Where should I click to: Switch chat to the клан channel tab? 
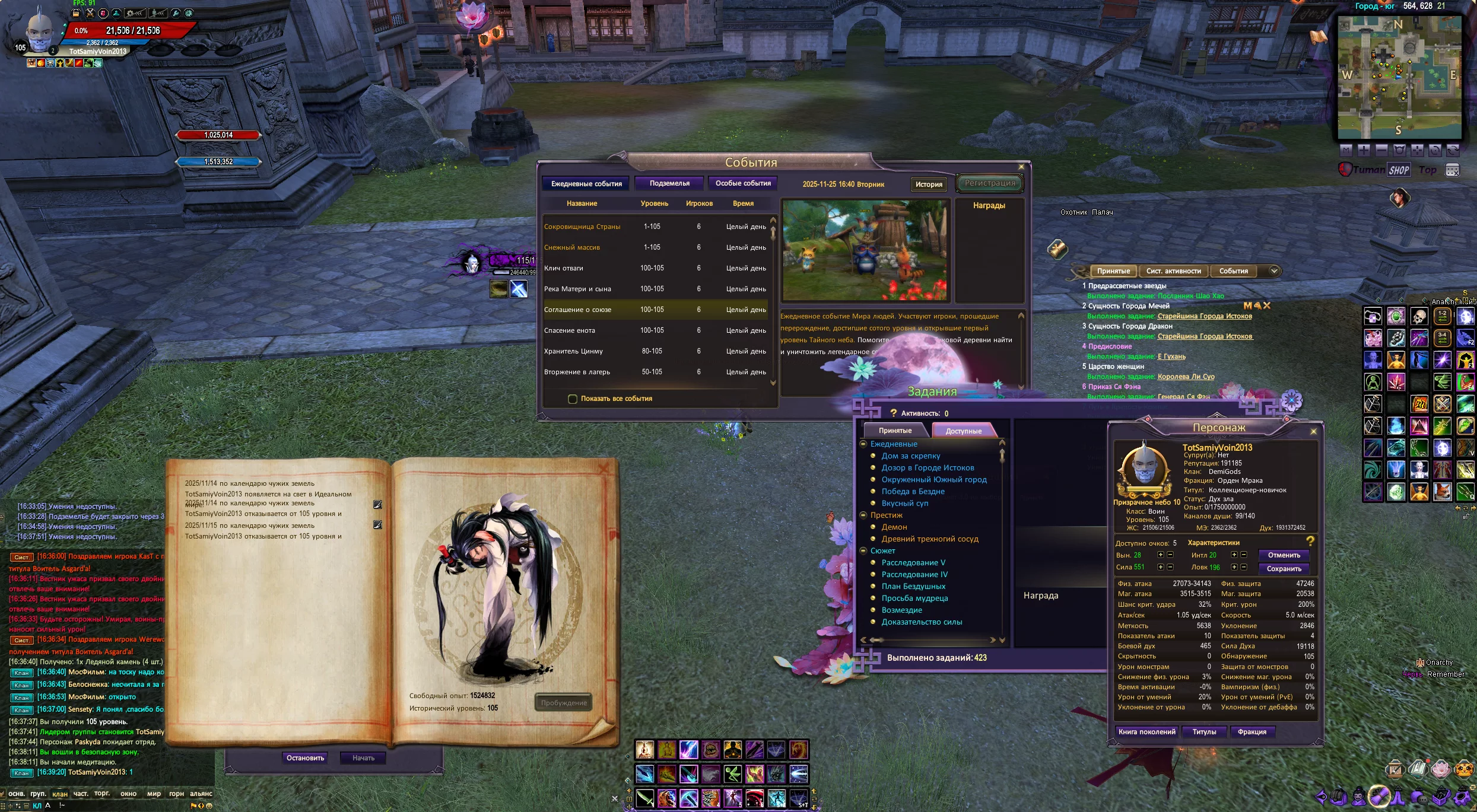point(60,794)
